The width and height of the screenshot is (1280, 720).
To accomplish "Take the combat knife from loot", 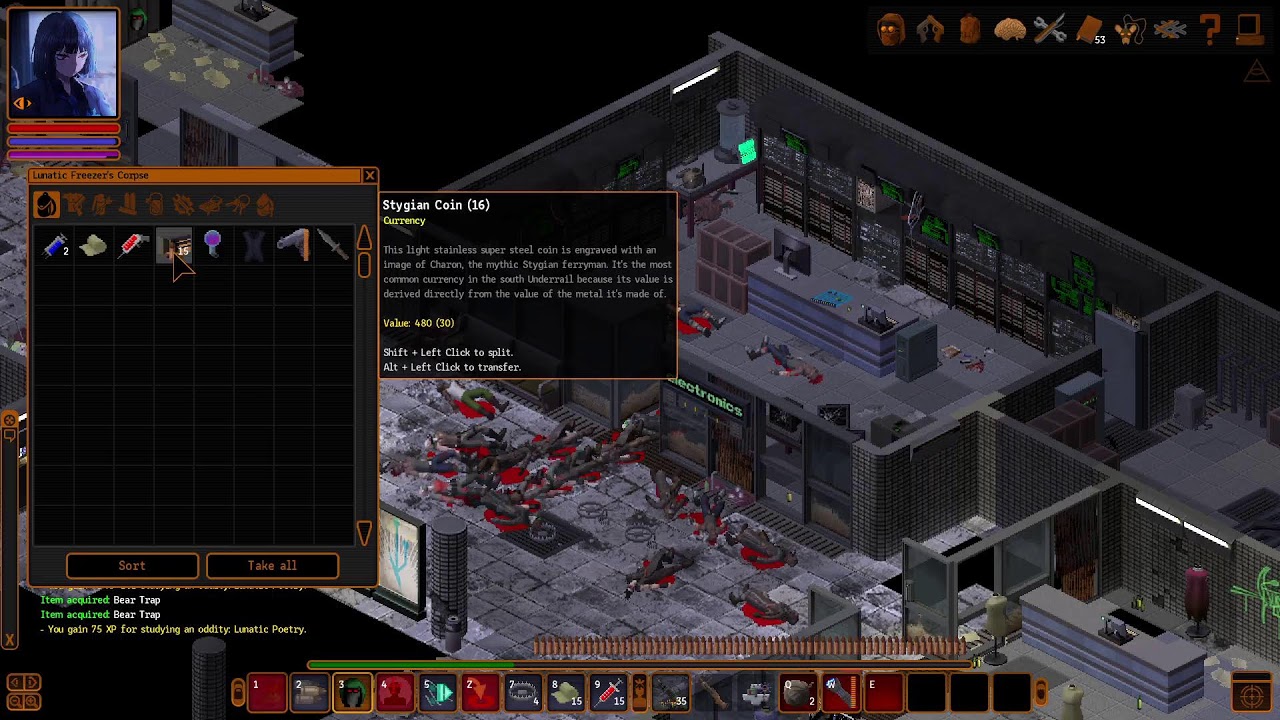I will pos(333,245).
